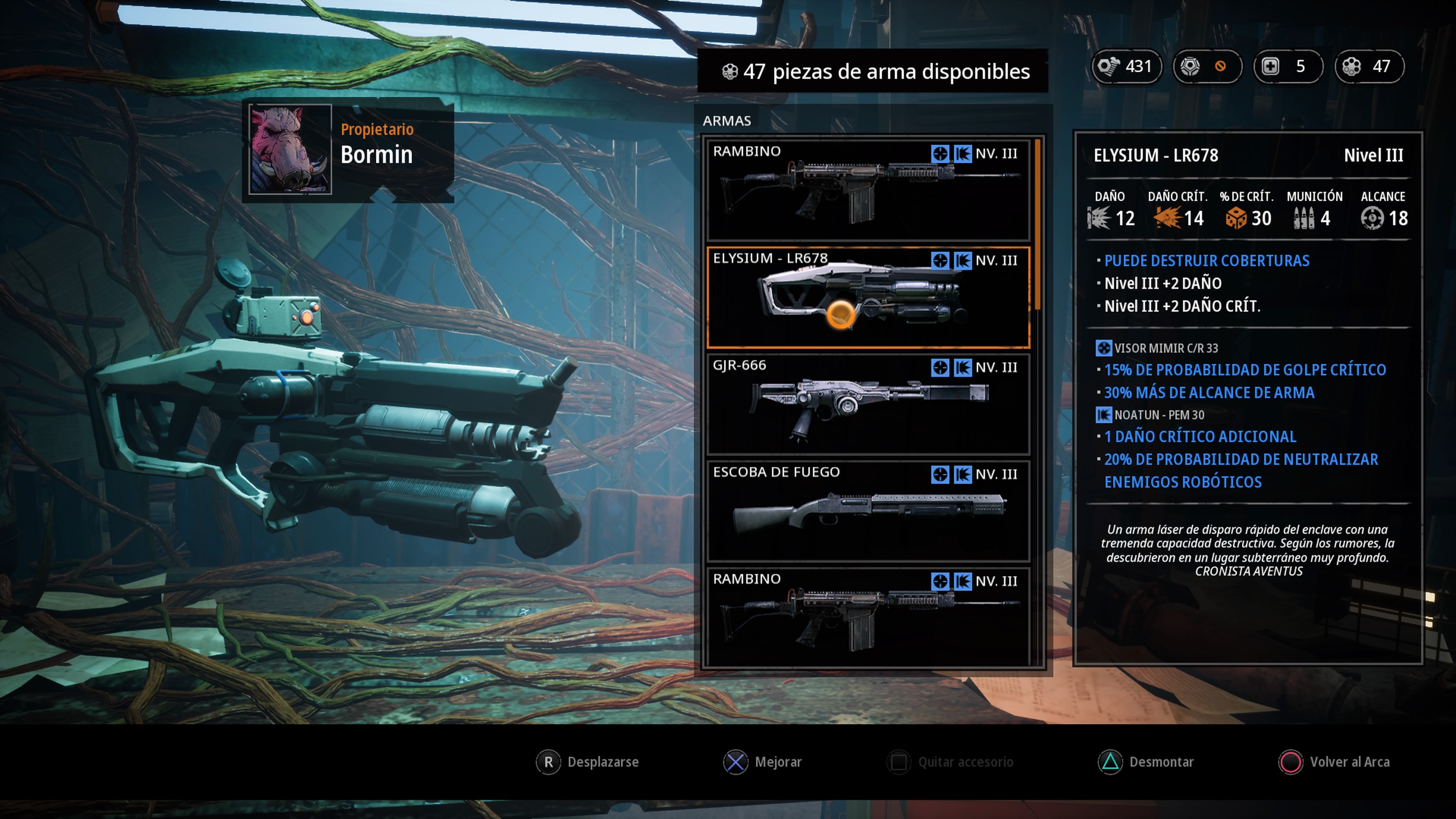Pick the Escoba de Fuego shotgun
The width and height of the screenshot is (1456, 819).
(x=868, y=511)
